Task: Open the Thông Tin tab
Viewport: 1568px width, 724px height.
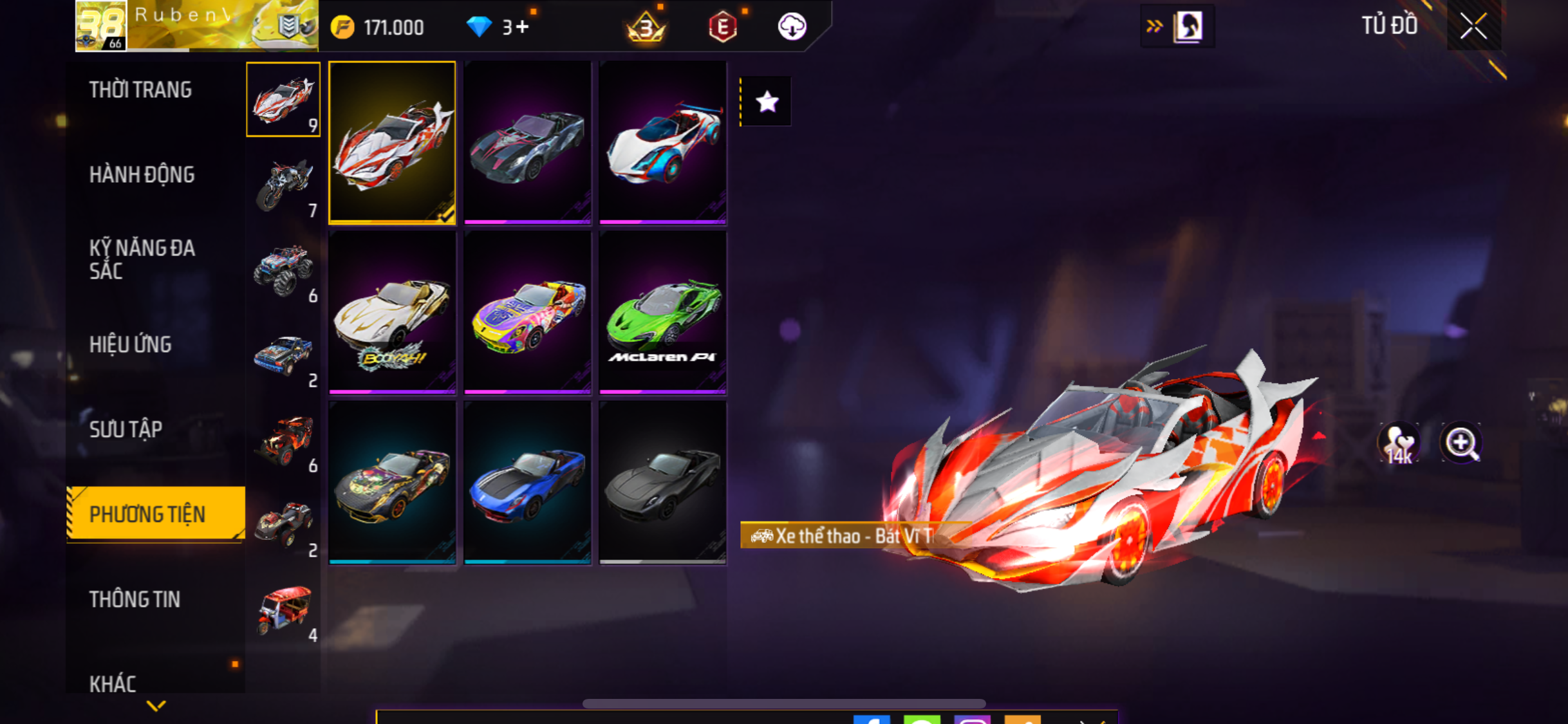Action: pyautogui.click(x=135, y=600)
